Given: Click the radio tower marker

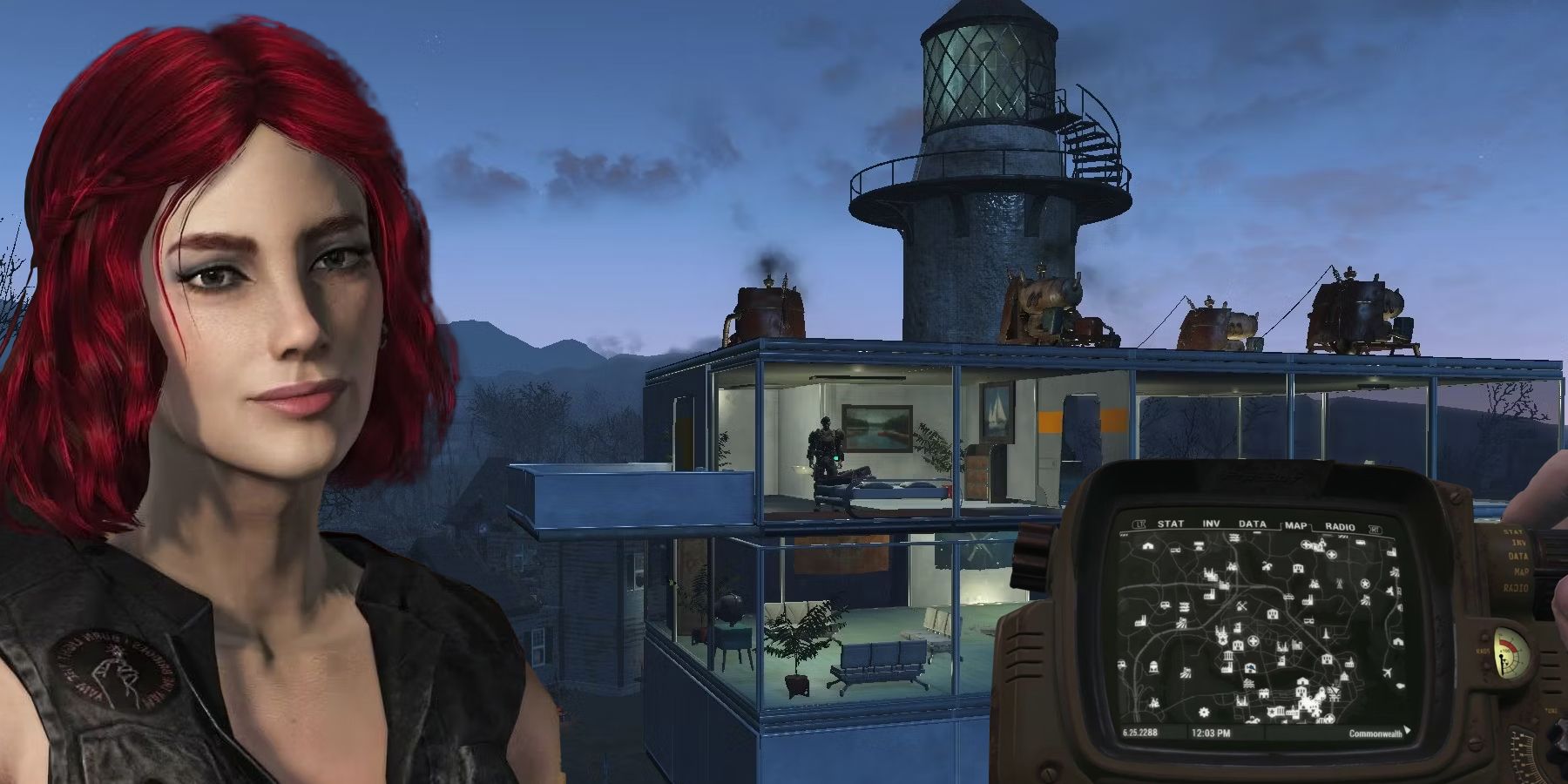Looking at the screenshot, I should click(x=1338, y=584).
